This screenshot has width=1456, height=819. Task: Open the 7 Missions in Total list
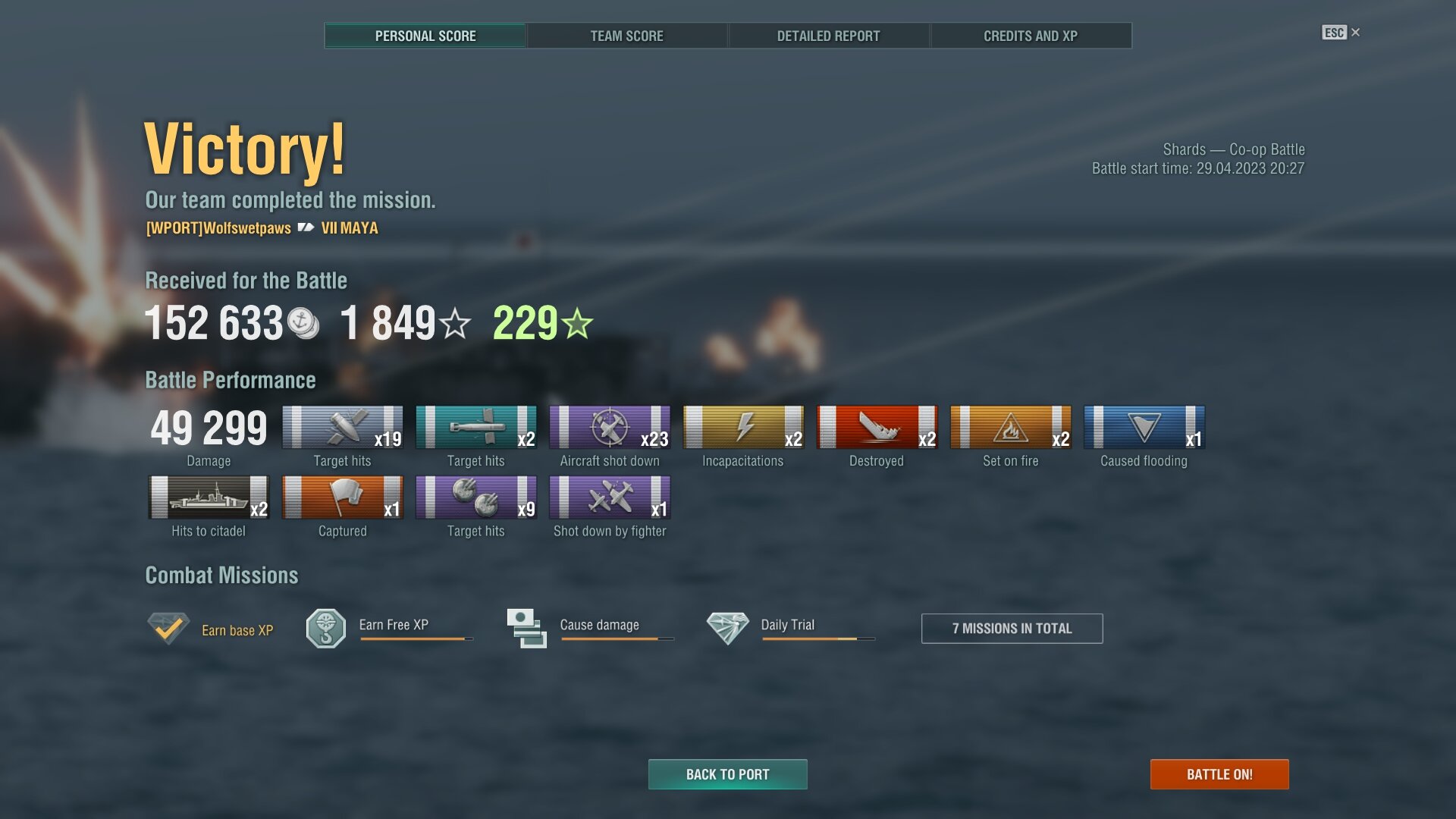tap(1012, 629)
